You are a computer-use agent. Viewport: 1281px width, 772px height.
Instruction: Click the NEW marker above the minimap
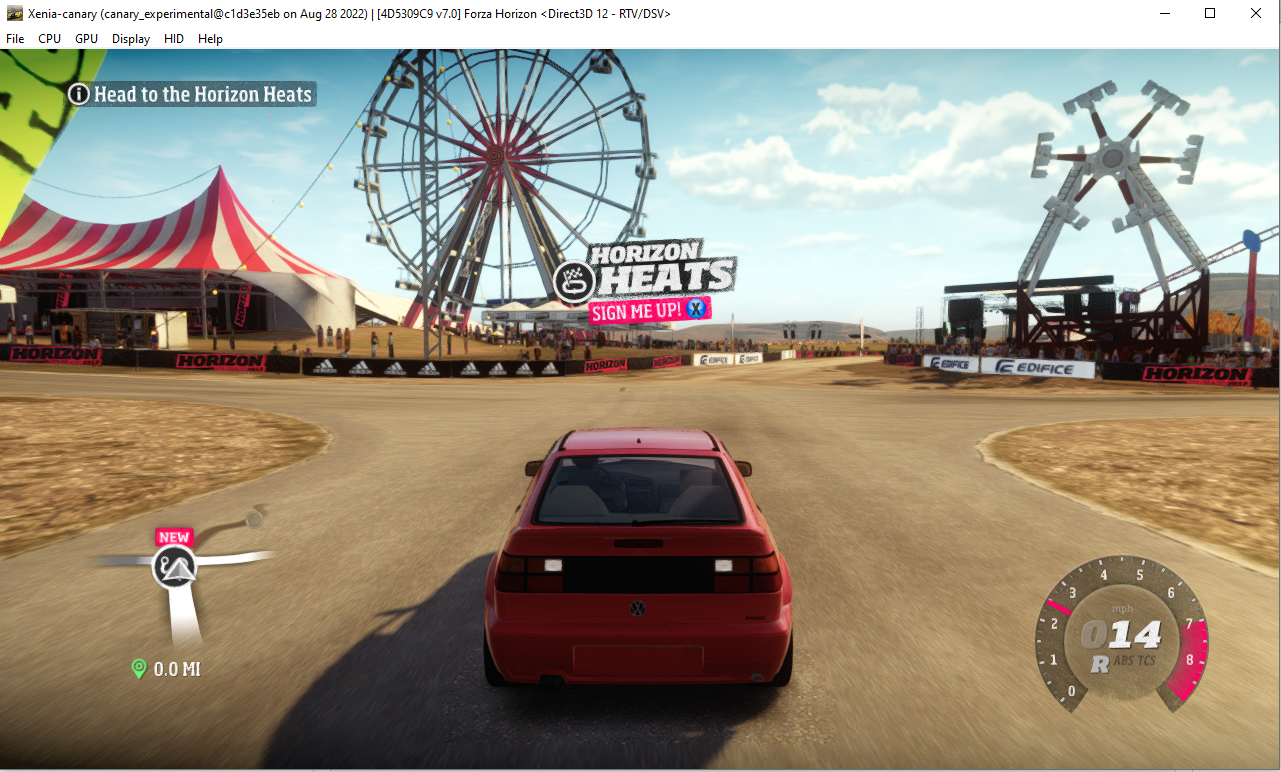[174, 537]
